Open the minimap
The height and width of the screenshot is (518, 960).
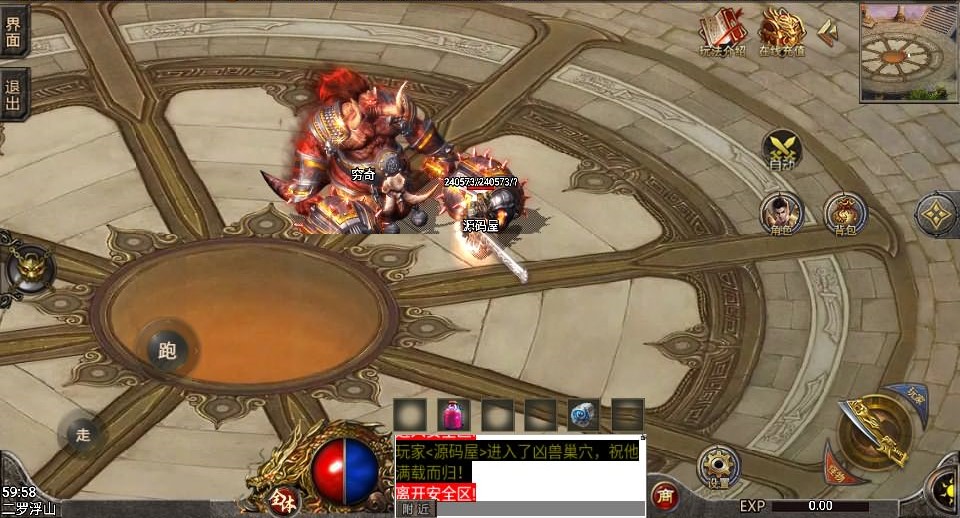click(908, 50)
